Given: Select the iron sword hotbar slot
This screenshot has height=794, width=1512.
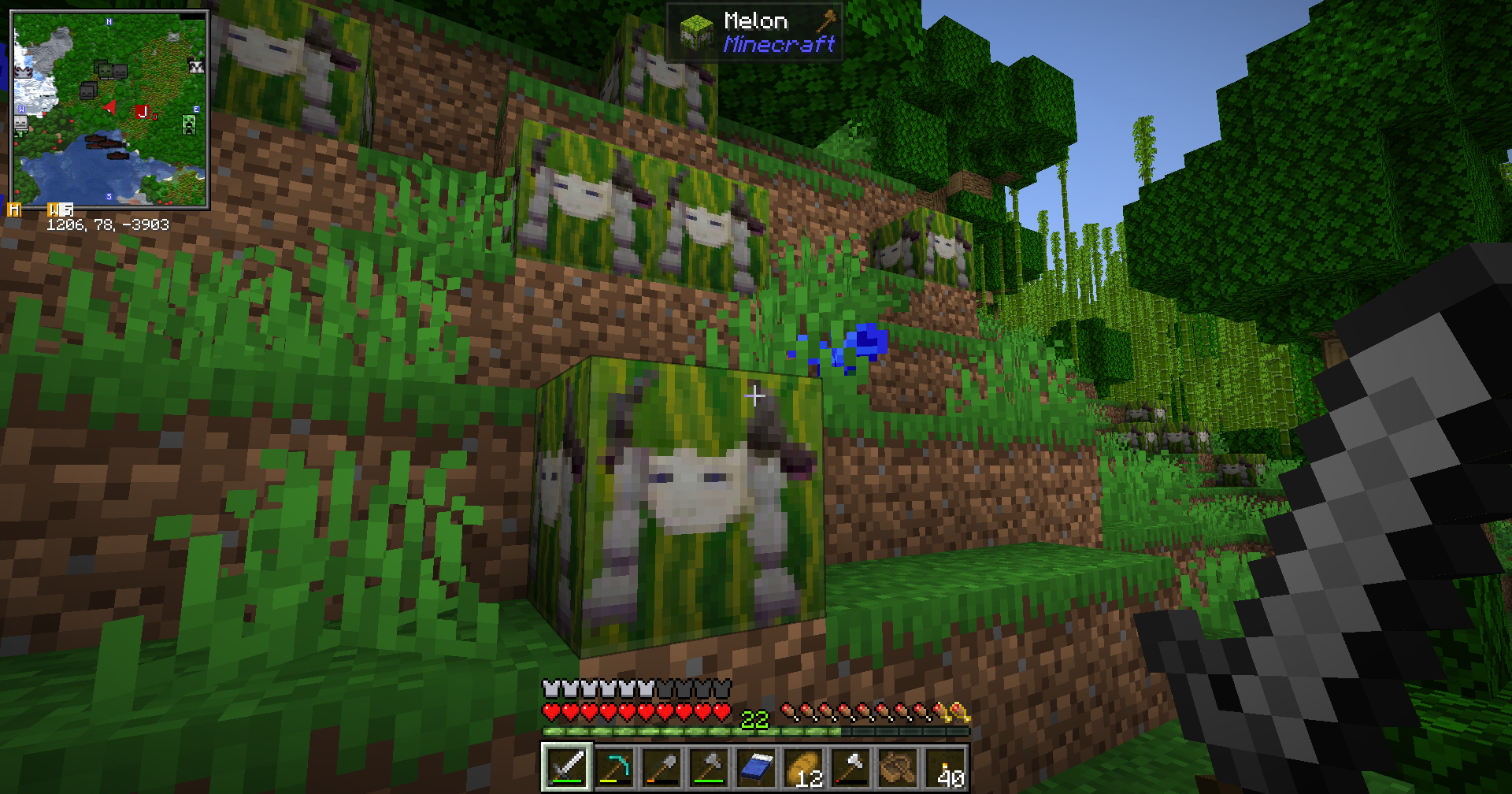Looking at the screenshot, I should (567, 766).
